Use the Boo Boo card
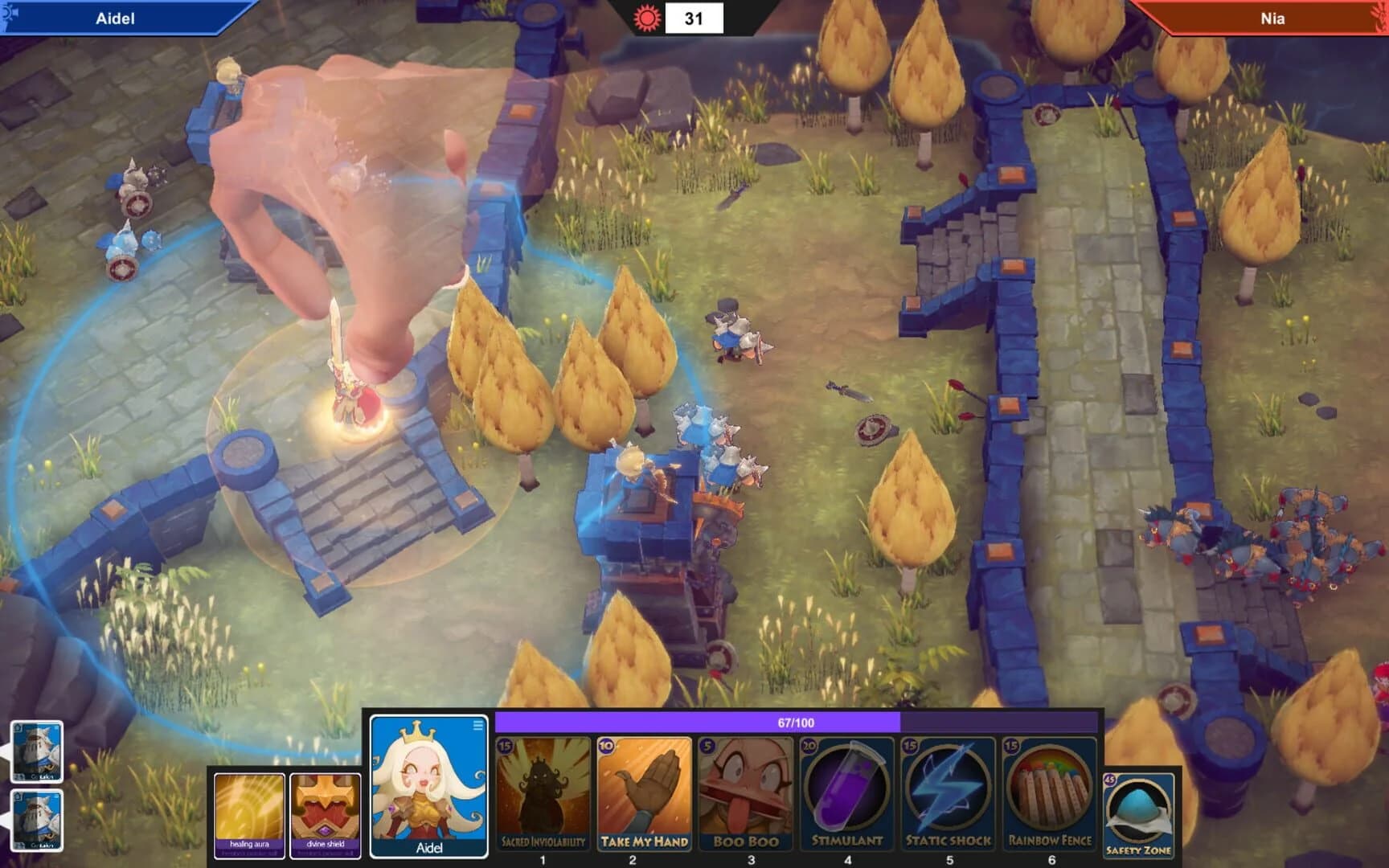 [x=746, y=792]
